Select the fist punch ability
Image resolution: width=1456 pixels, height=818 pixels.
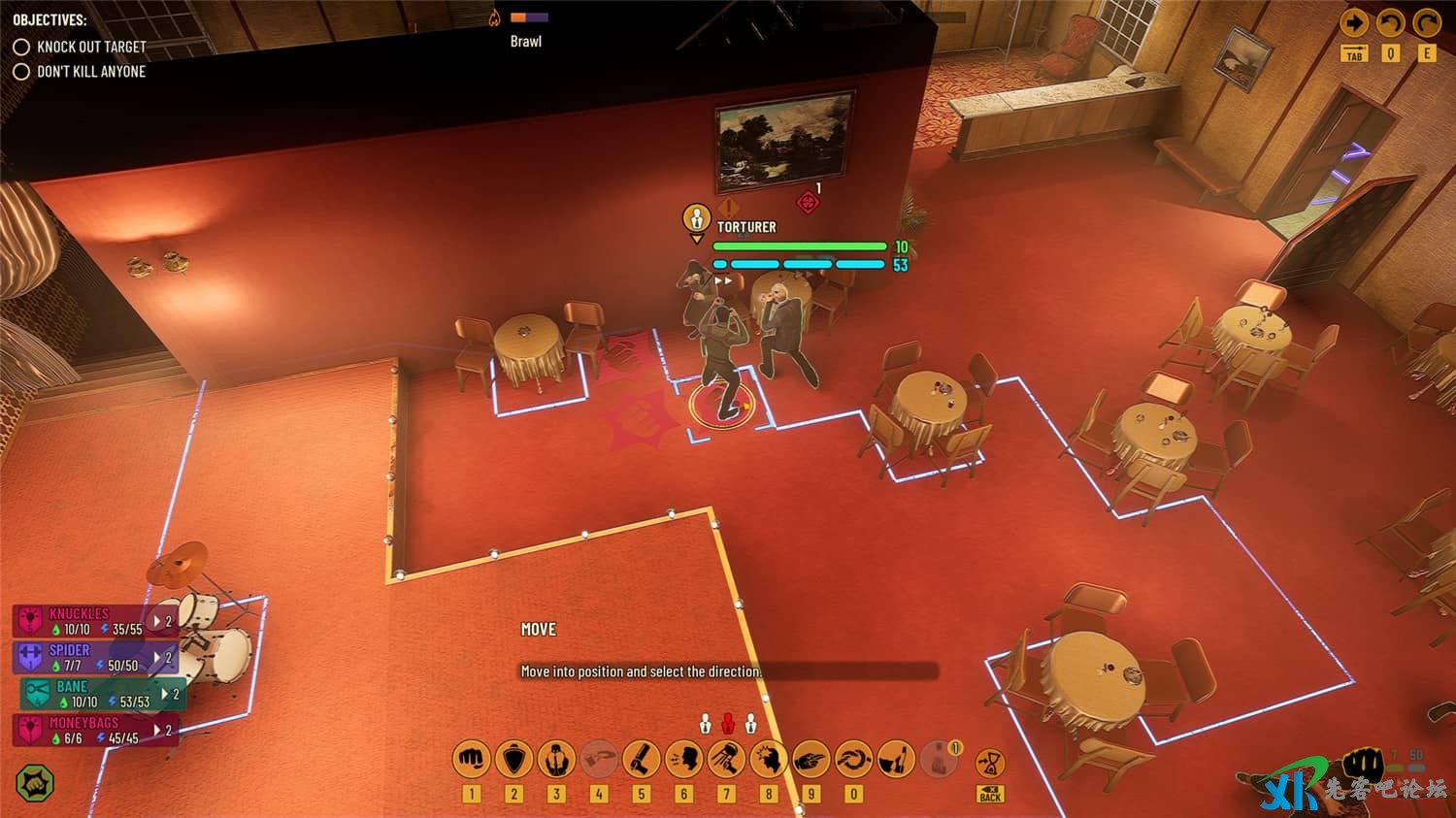(472, 759)
